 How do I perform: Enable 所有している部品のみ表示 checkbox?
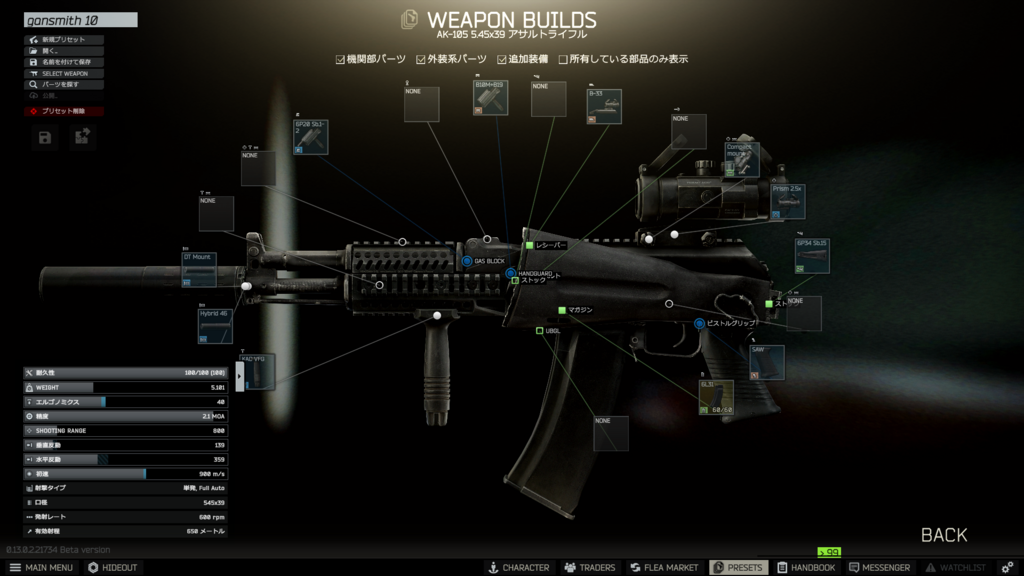point(564,59)
